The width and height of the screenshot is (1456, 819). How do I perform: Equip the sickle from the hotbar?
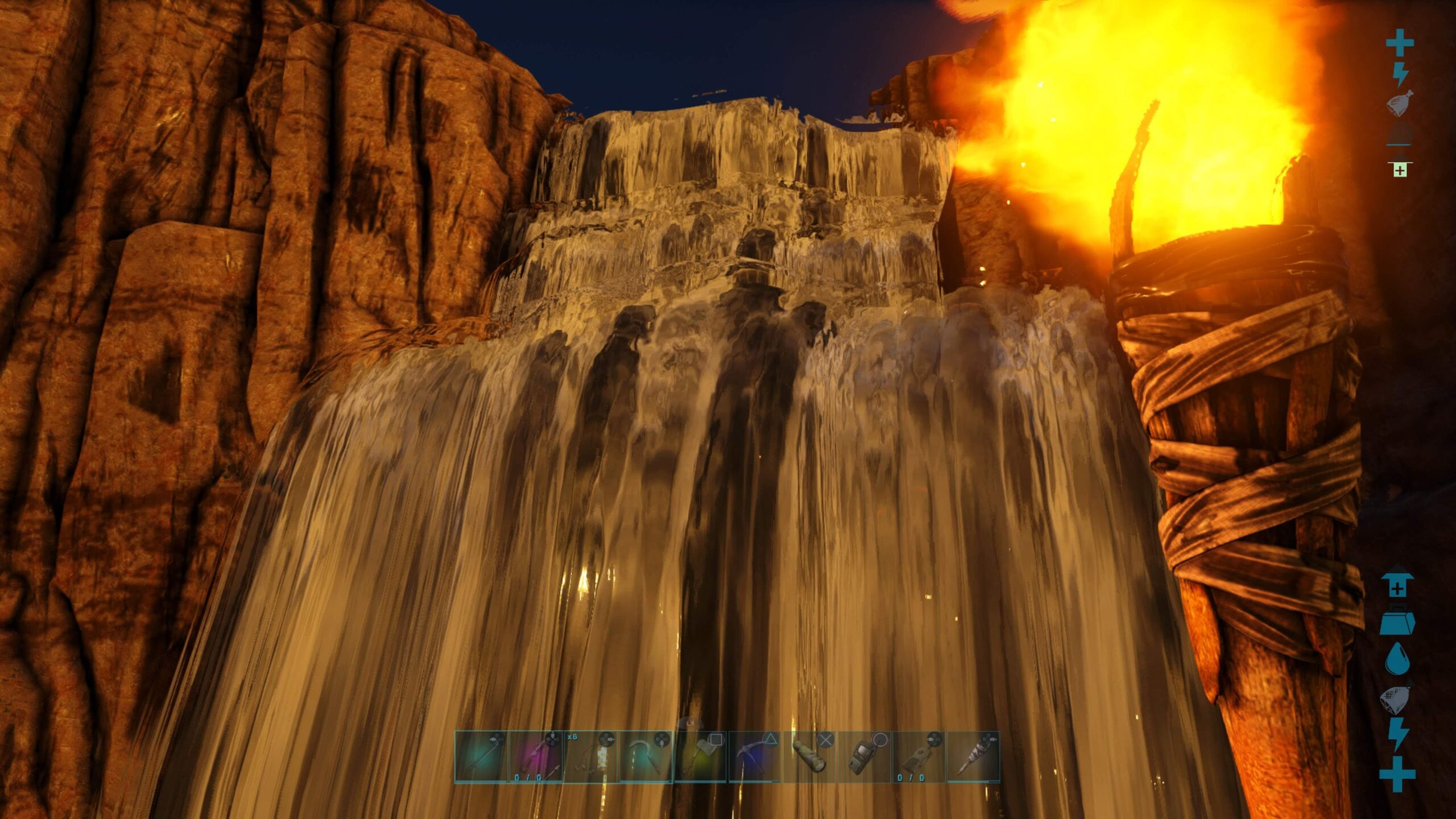coord(646,757)
